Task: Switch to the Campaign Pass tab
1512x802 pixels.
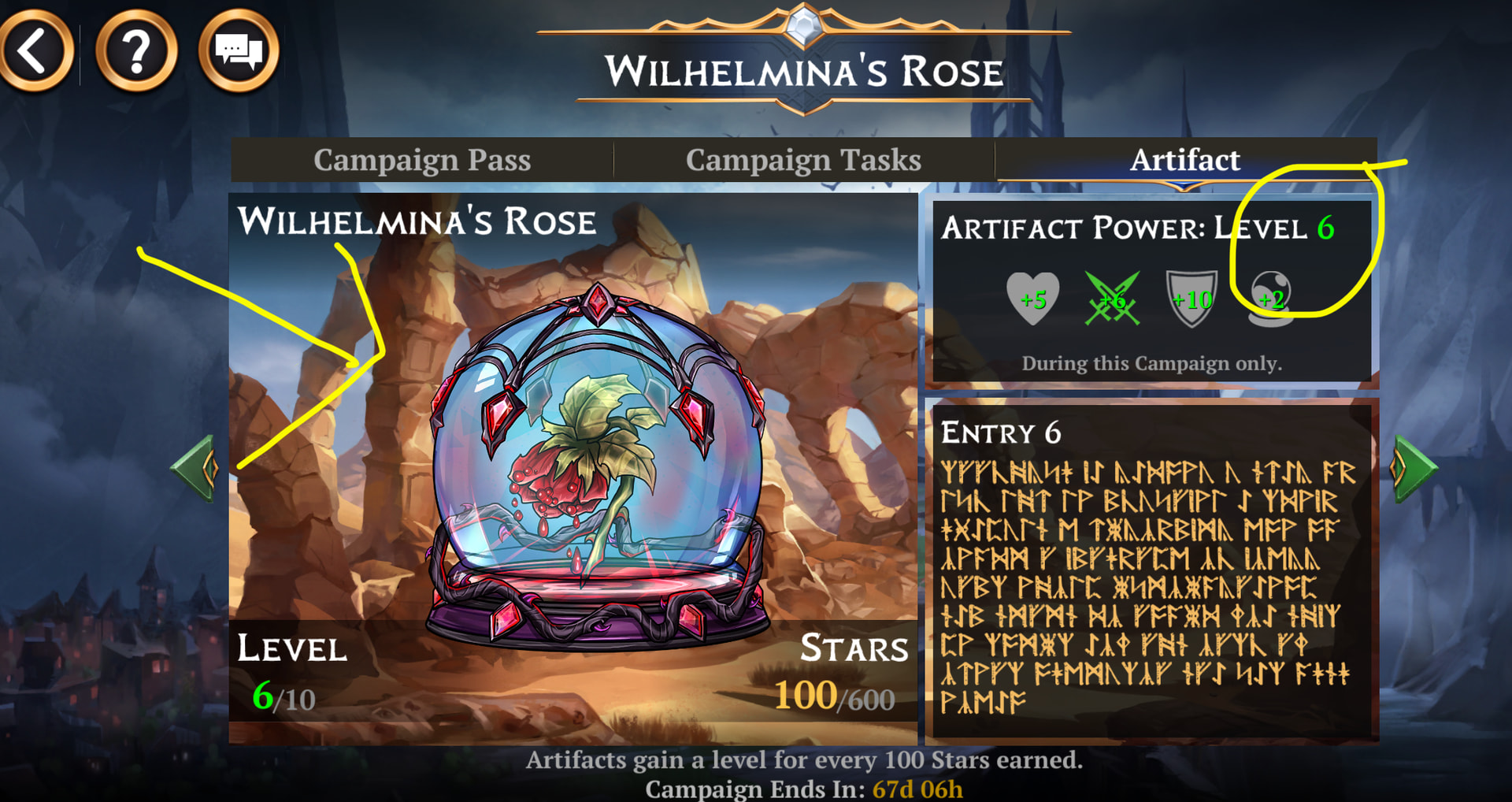Action: (x=422, y=160)
